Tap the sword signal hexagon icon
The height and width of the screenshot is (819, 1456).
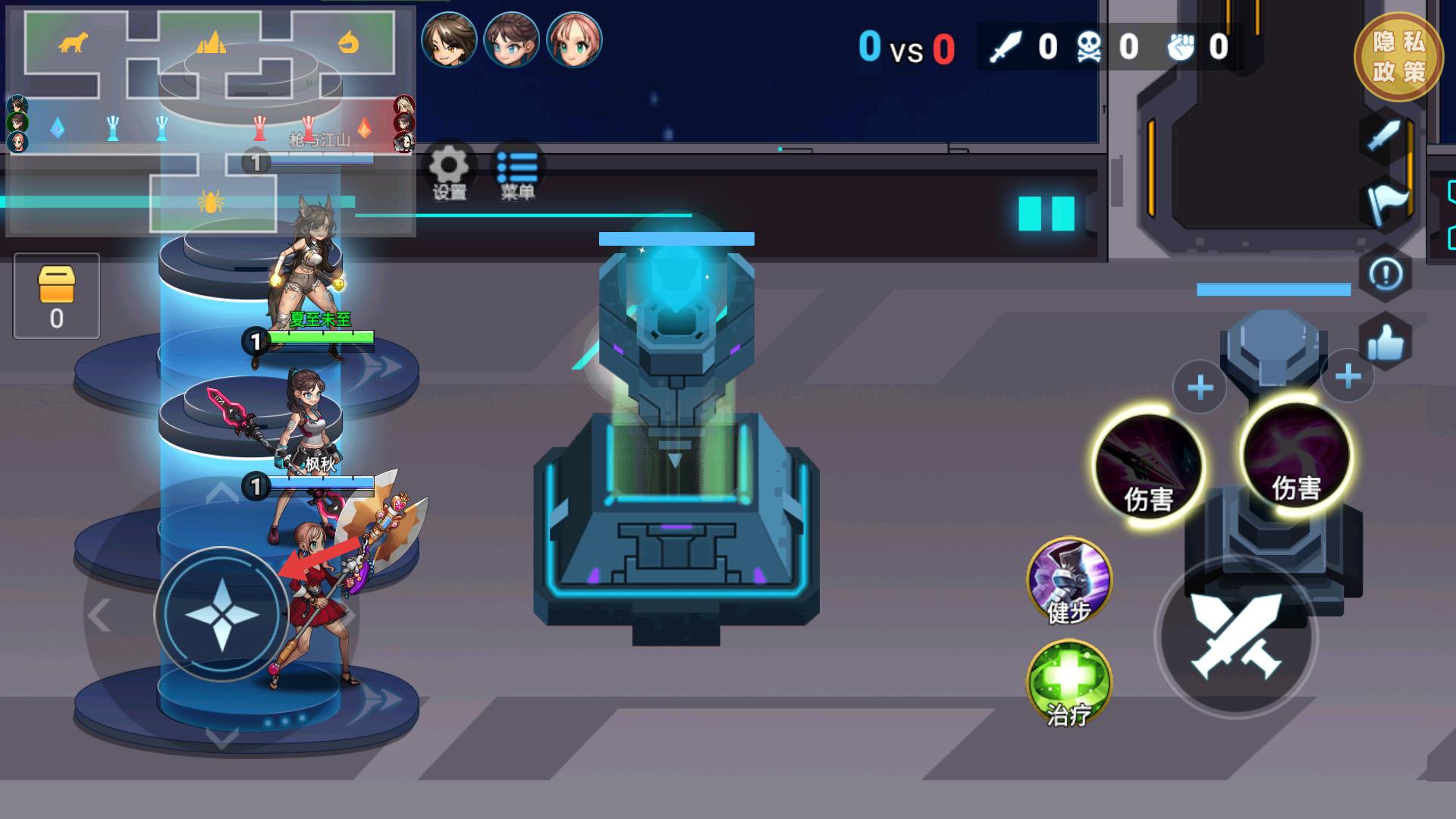(x=1385, y=138)
